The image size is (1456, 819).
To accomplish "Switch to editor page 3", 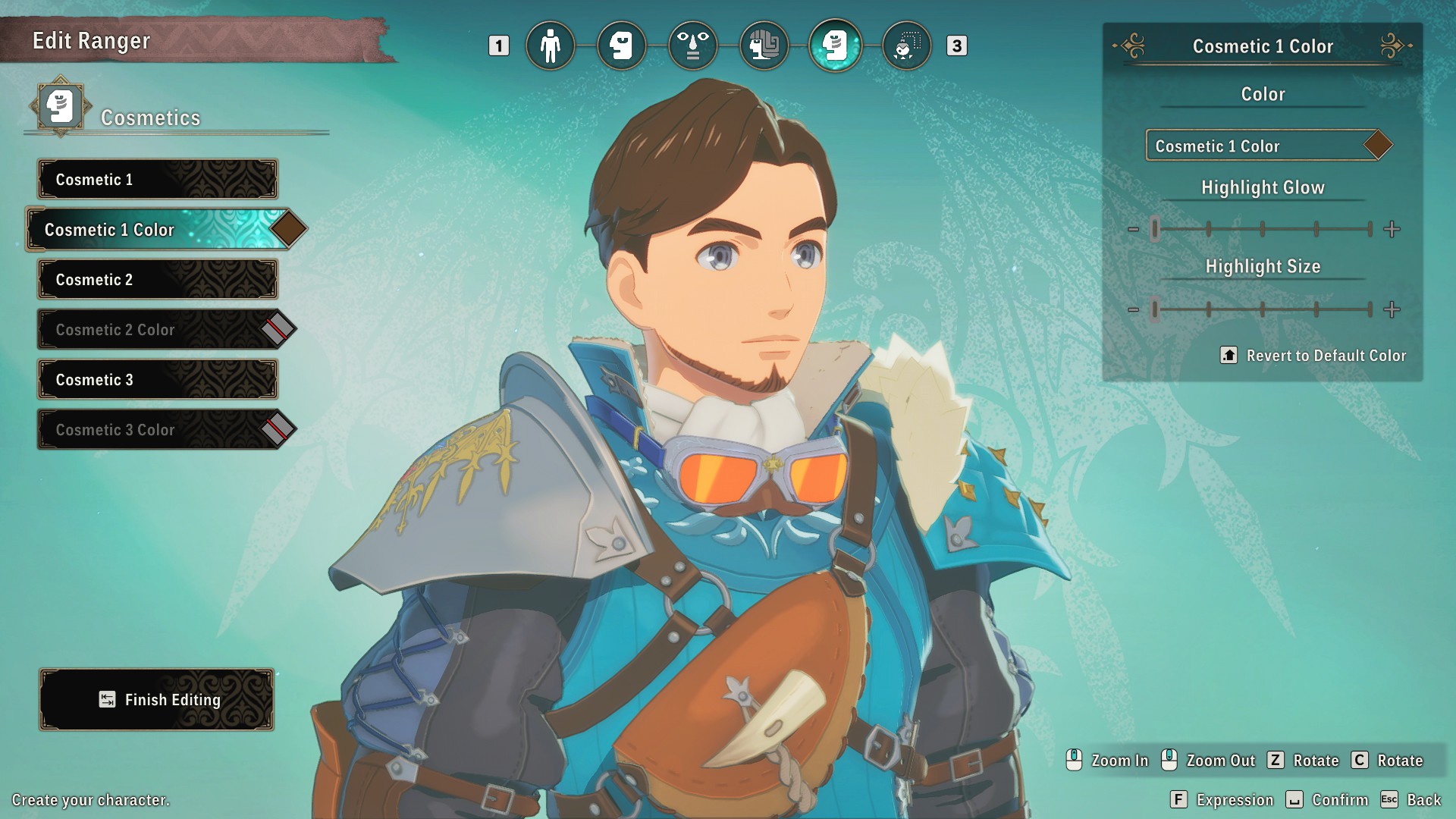I will [x=958, y=45].
